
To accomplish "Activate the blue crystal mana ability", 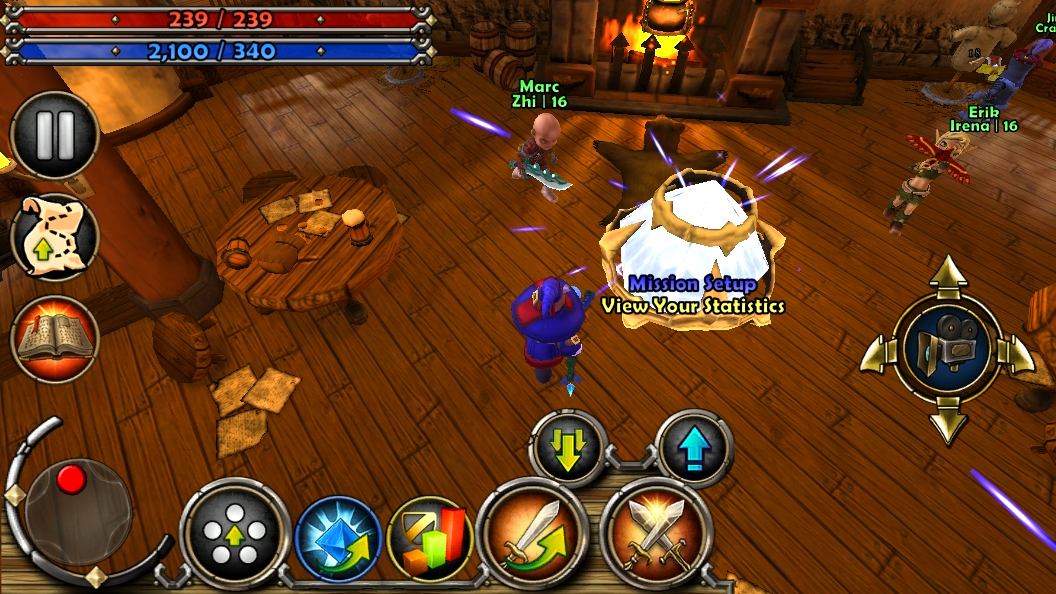I will coord(338,539).
